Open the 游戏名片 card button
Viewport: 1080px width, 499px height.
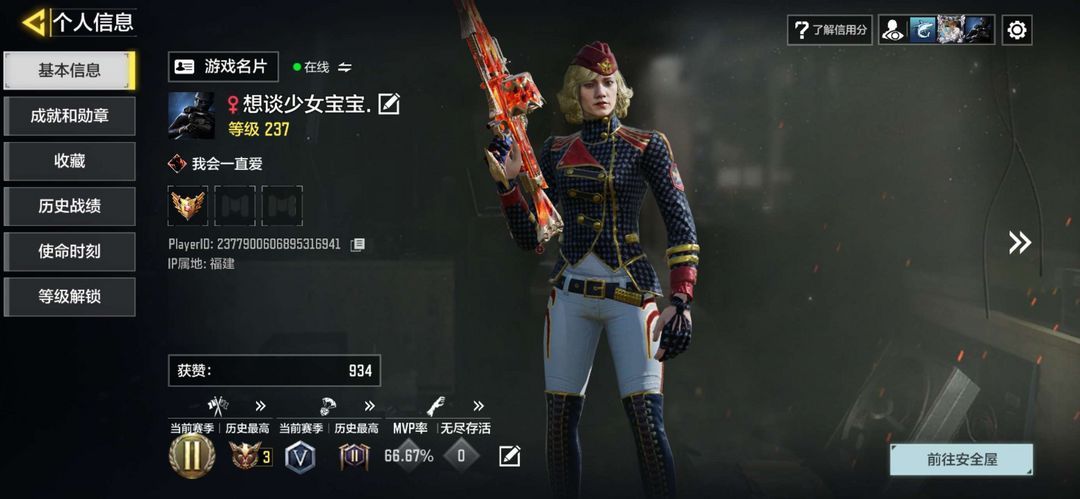pos(223,66)
